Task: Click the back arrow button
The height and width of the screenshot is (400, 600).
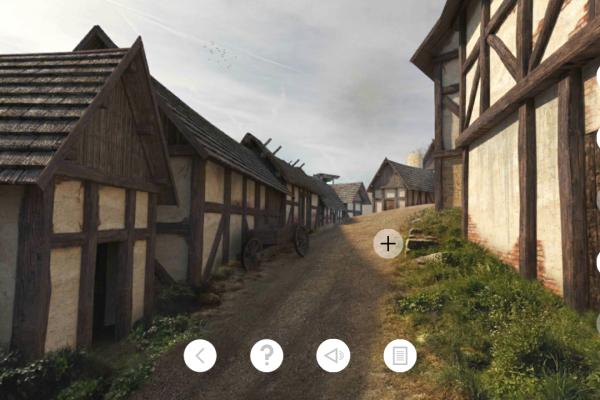Action: pyautogui.click(x=200, y=355)
